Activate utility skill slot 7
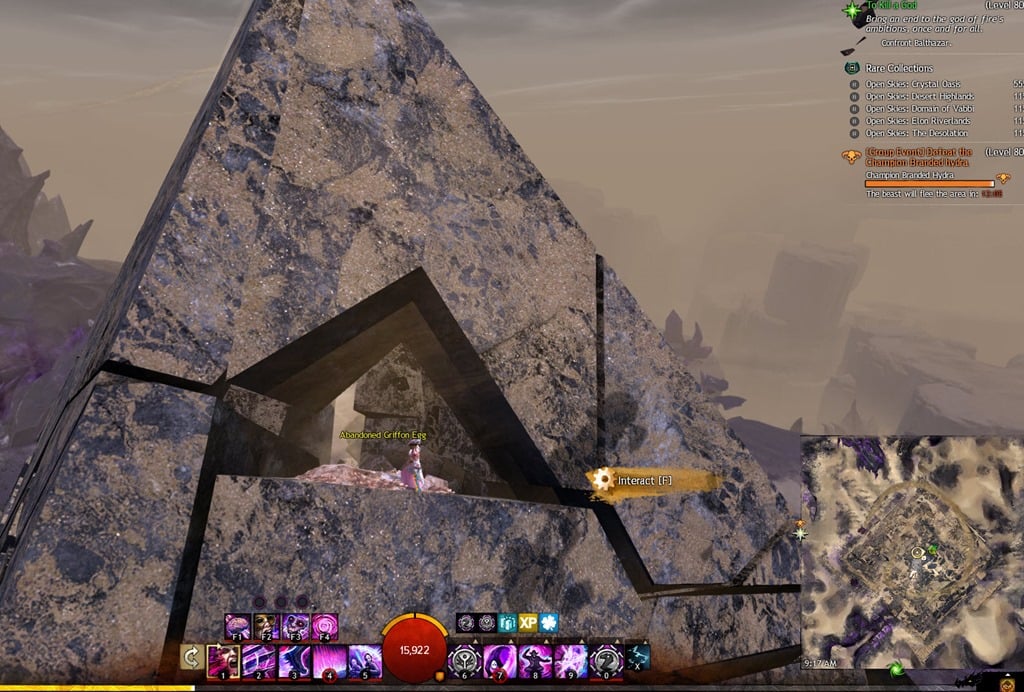The image size is (1024, 692). point(500,661)
